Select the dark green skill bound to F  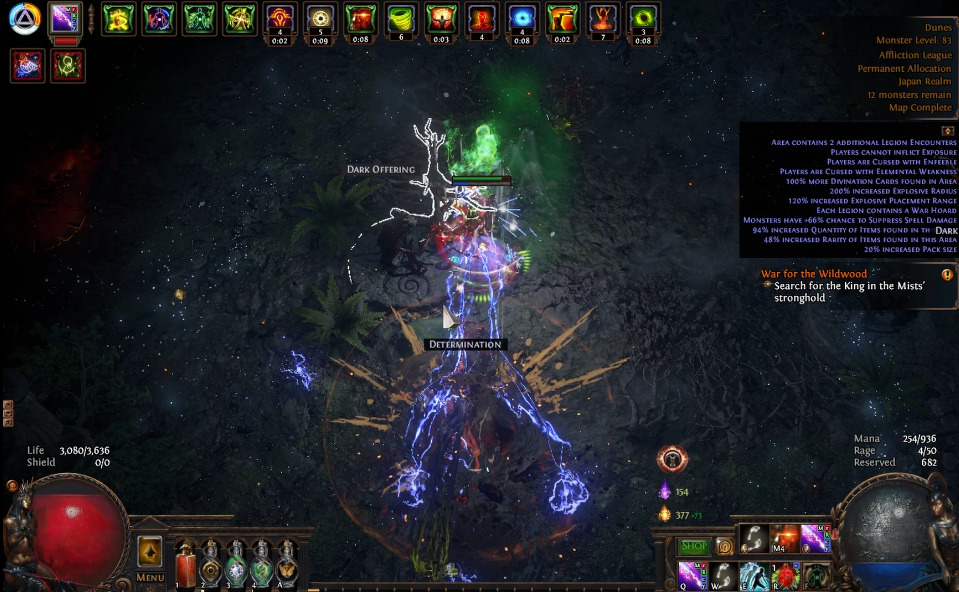(816, 575)
